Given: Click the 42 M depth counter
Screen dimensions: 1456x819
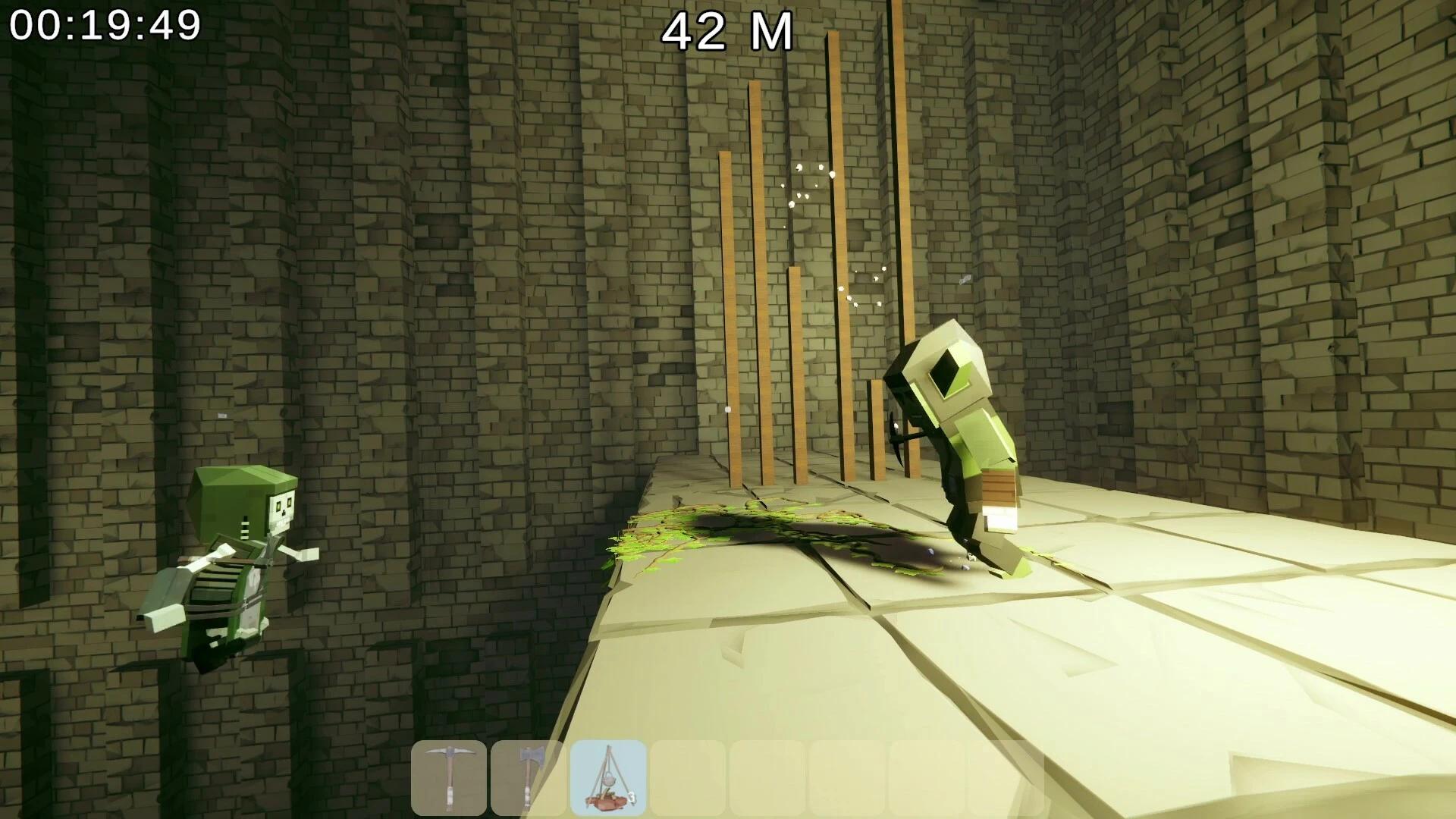Looking at the screenshot, I should coord(726,32).
